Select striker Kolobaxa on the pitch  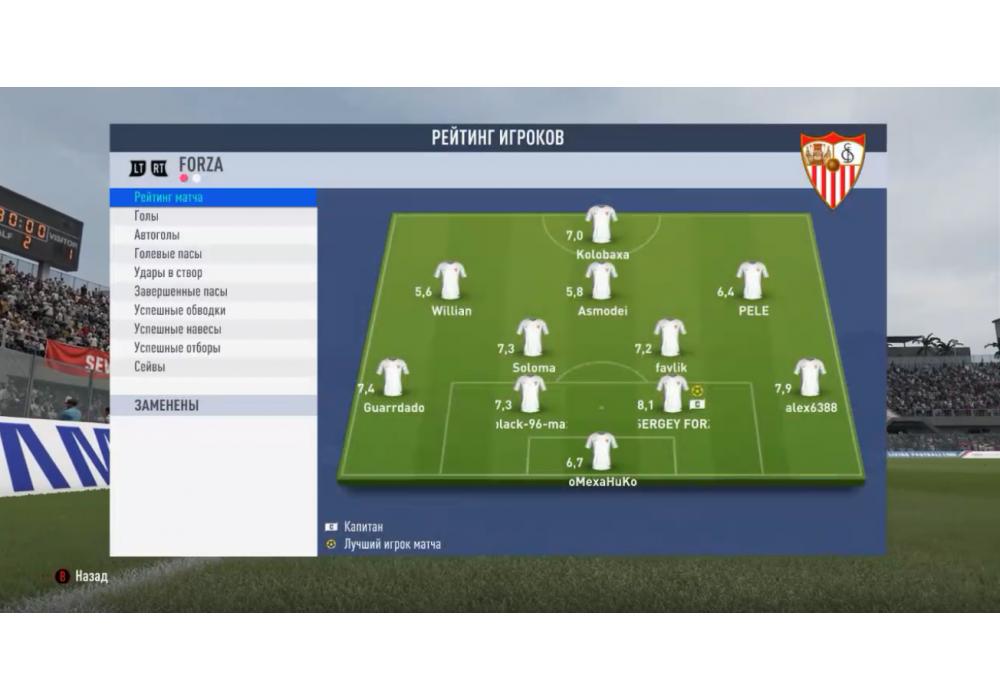pyautogui.click(x=601, y=225)
